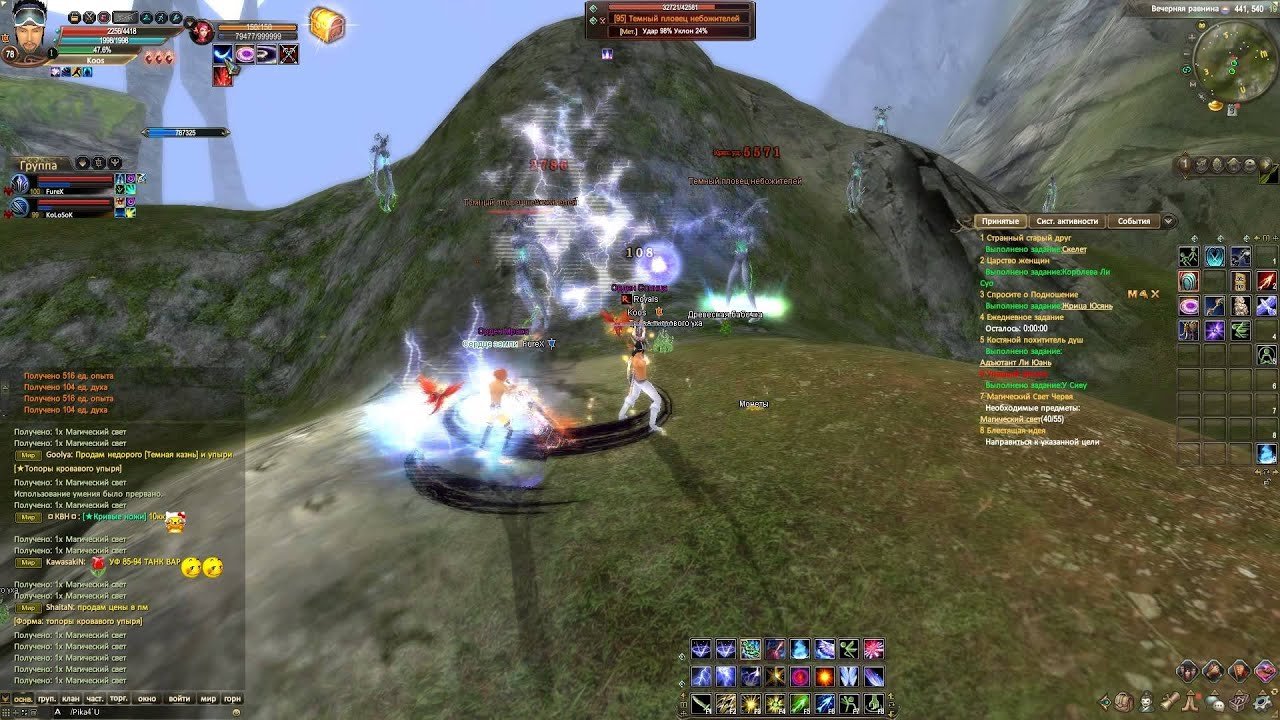Switch to the Принятые quest tab
The width and height of the screenshot is (1280, 720).
click(x=1000, y=221)
